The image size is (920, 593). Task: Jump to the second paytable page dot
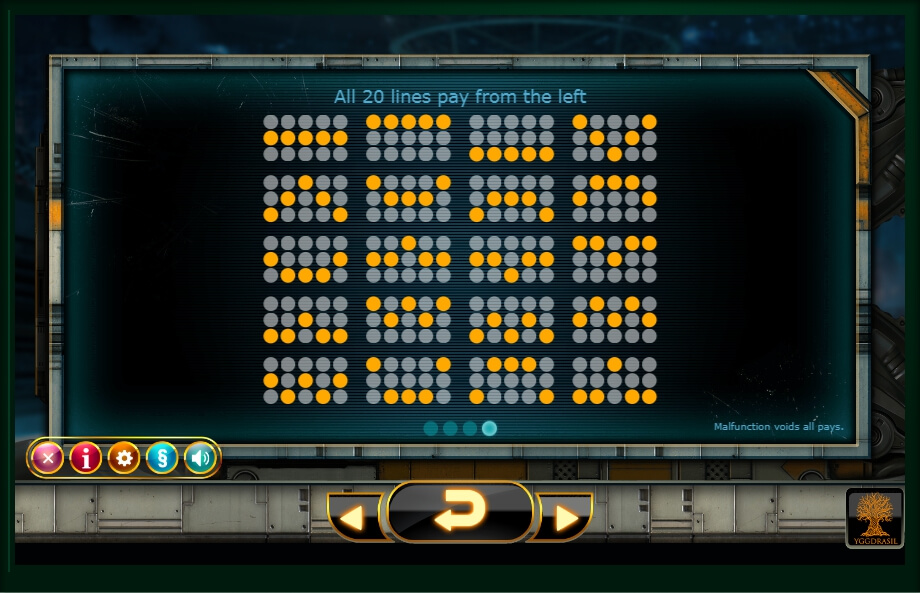pos(450,428)
